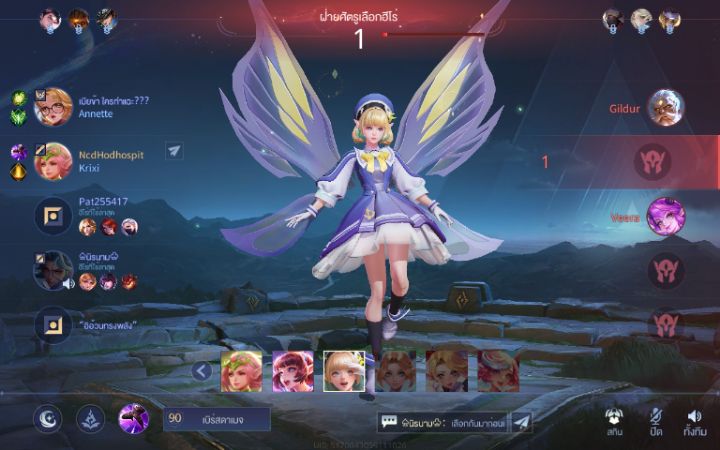The width and height of the screenshot is (720, 450).
Task: Send the chat message with the arrow button
Action: pyautogui.click(x=522, y=423)
